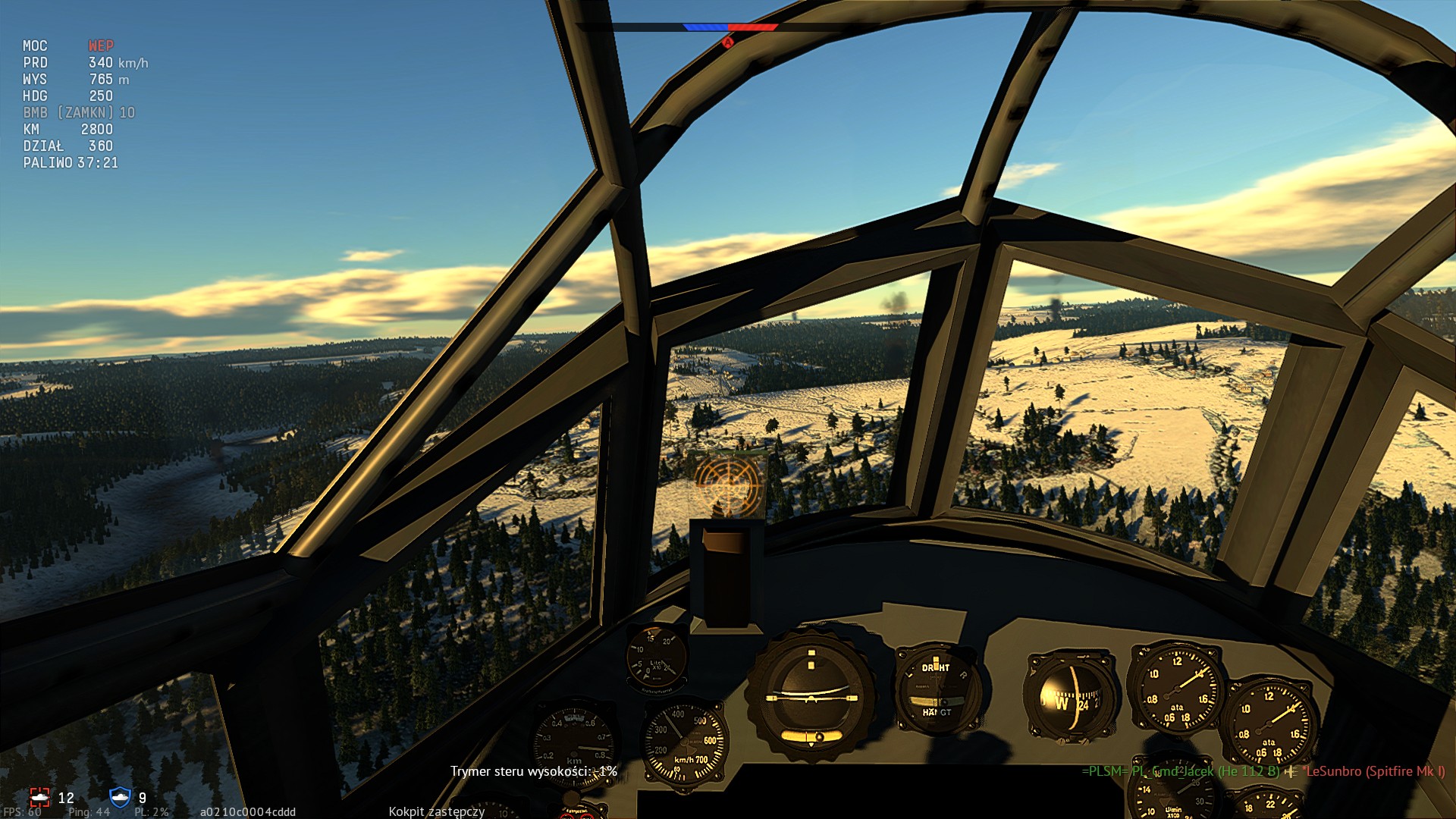Click the red enemy ground units icon
Screen dimensions: 1456x819
(39, 797)
